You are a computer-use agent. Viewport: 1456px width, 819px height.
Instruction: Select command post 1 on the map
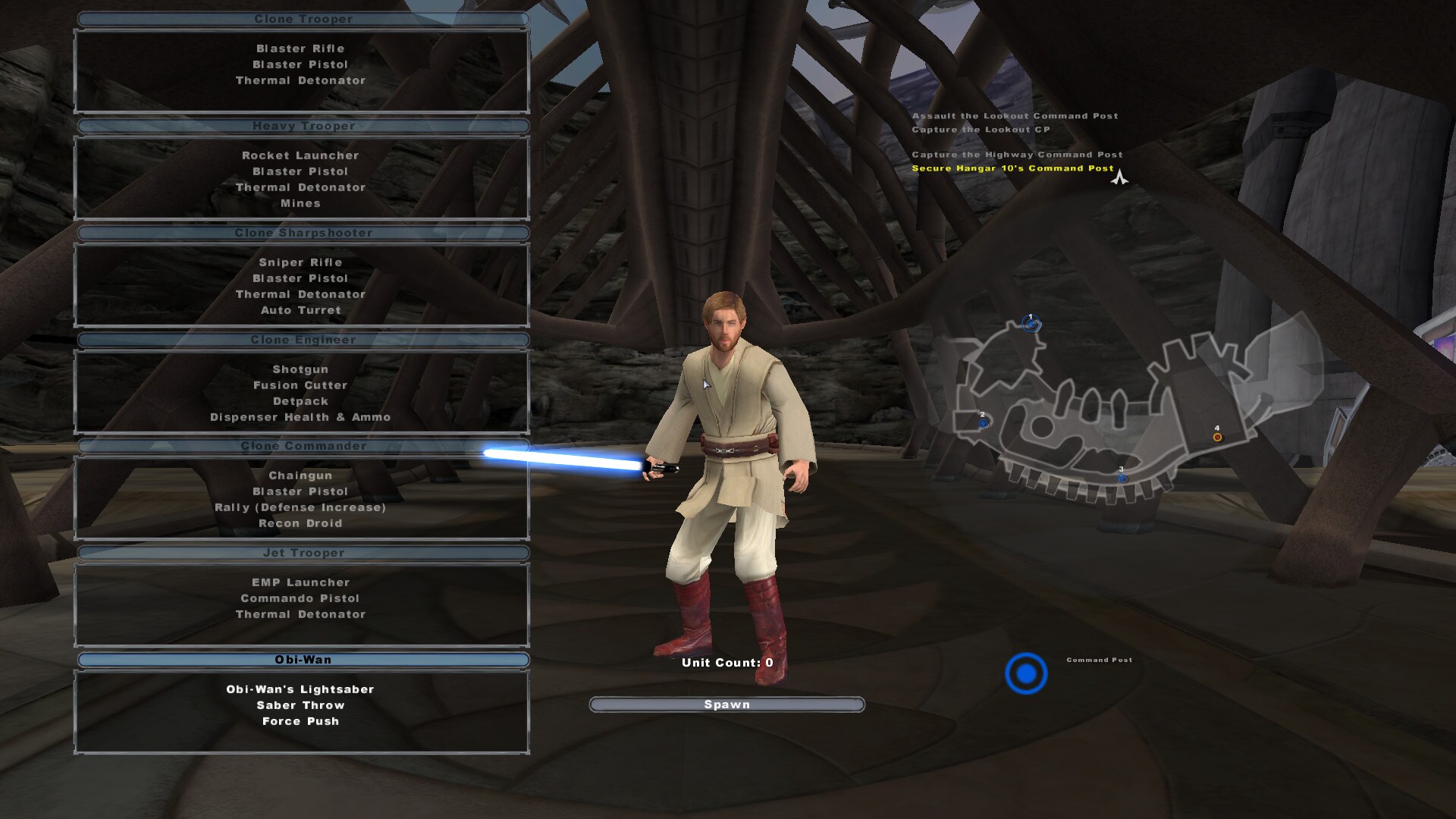pos(1030,325)
